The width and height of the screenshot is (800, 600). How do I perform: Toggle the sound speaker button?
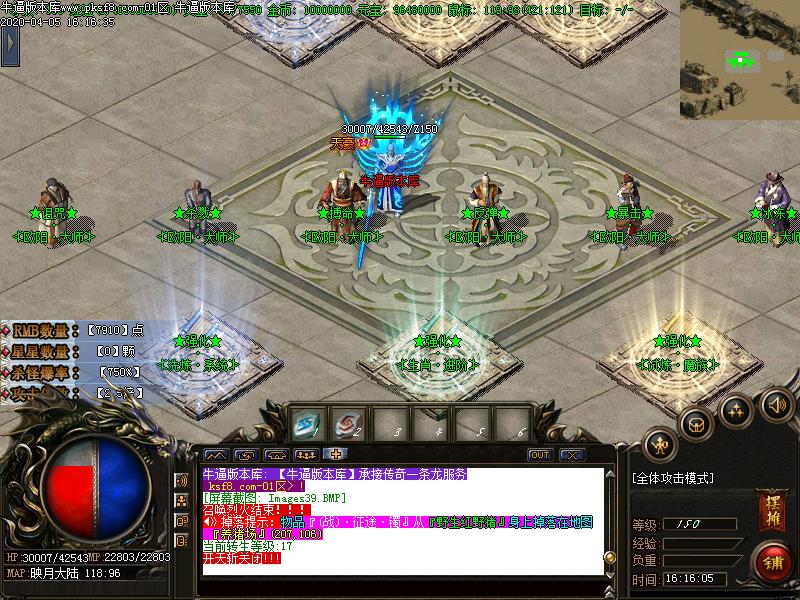click(775, 405)
